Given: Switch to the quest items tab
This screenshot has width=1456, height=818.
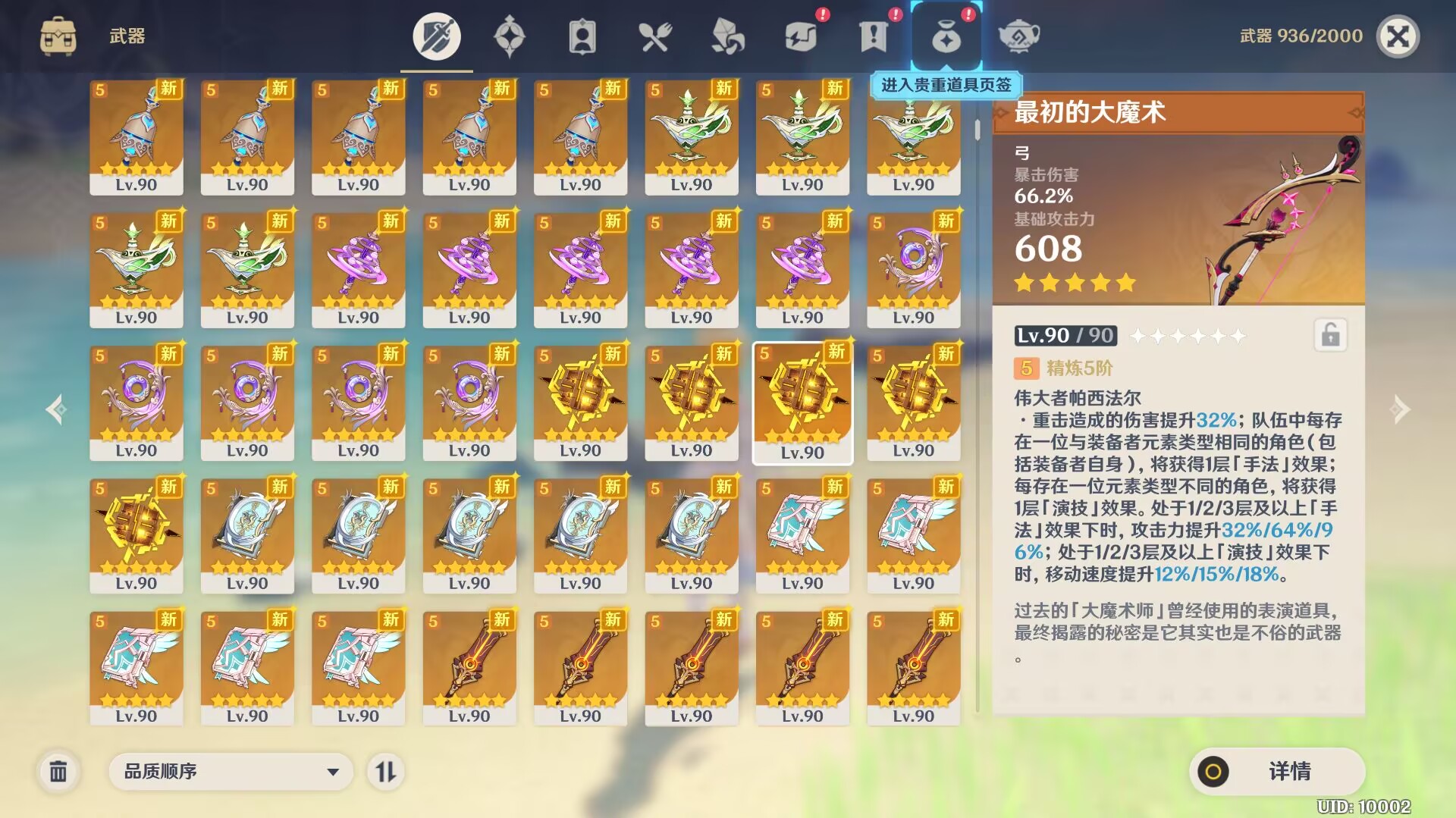Looking at the screenshot, I should [x=874, y=36].
